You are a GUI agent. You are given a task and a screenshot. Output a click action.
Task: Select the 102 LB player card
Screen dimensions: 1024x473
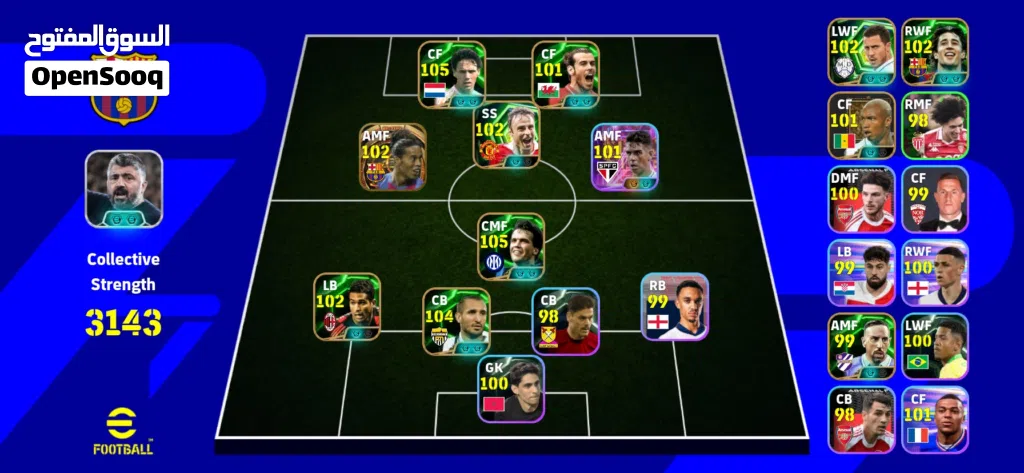click(347, 306)
